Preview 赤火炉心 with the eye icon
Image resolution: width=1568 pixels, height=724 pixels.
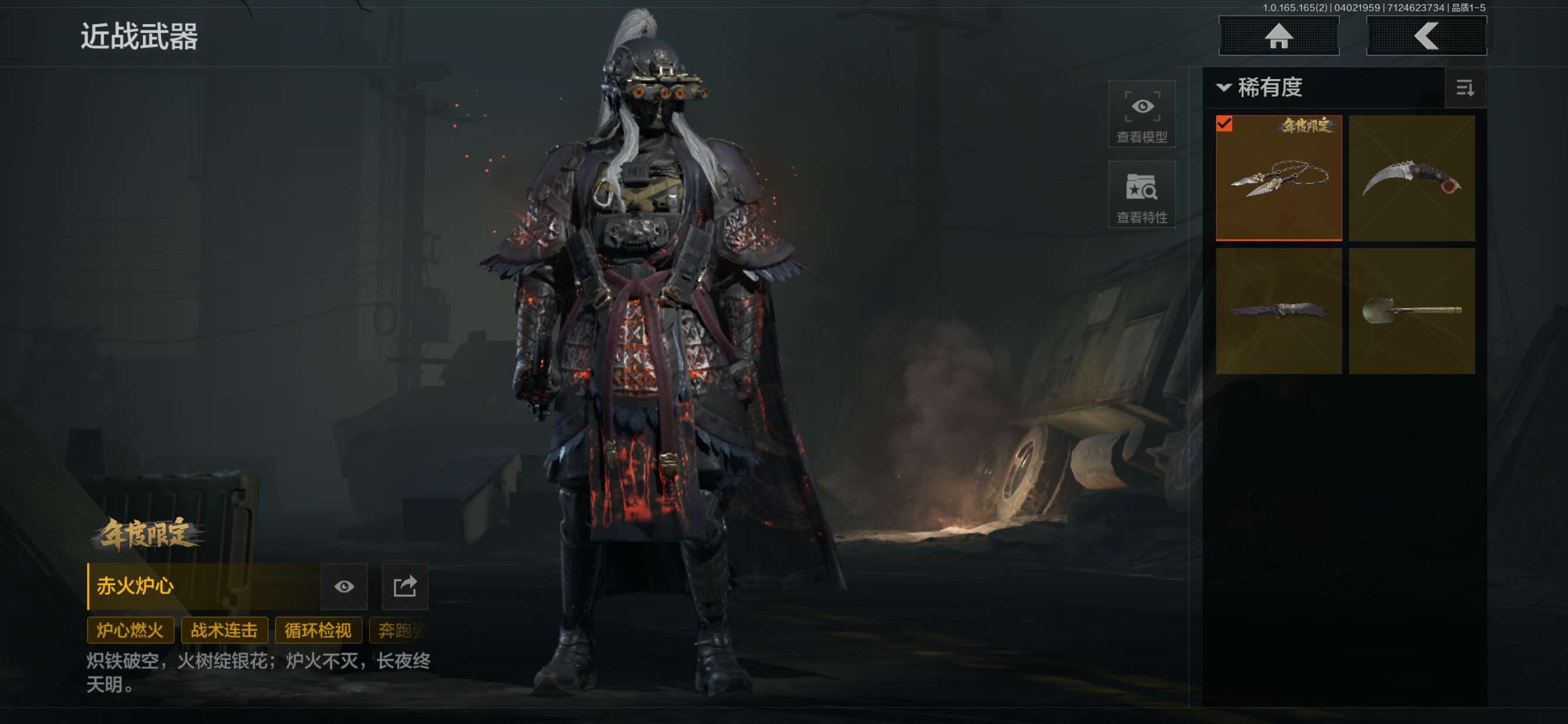click(x=344, y=586)
